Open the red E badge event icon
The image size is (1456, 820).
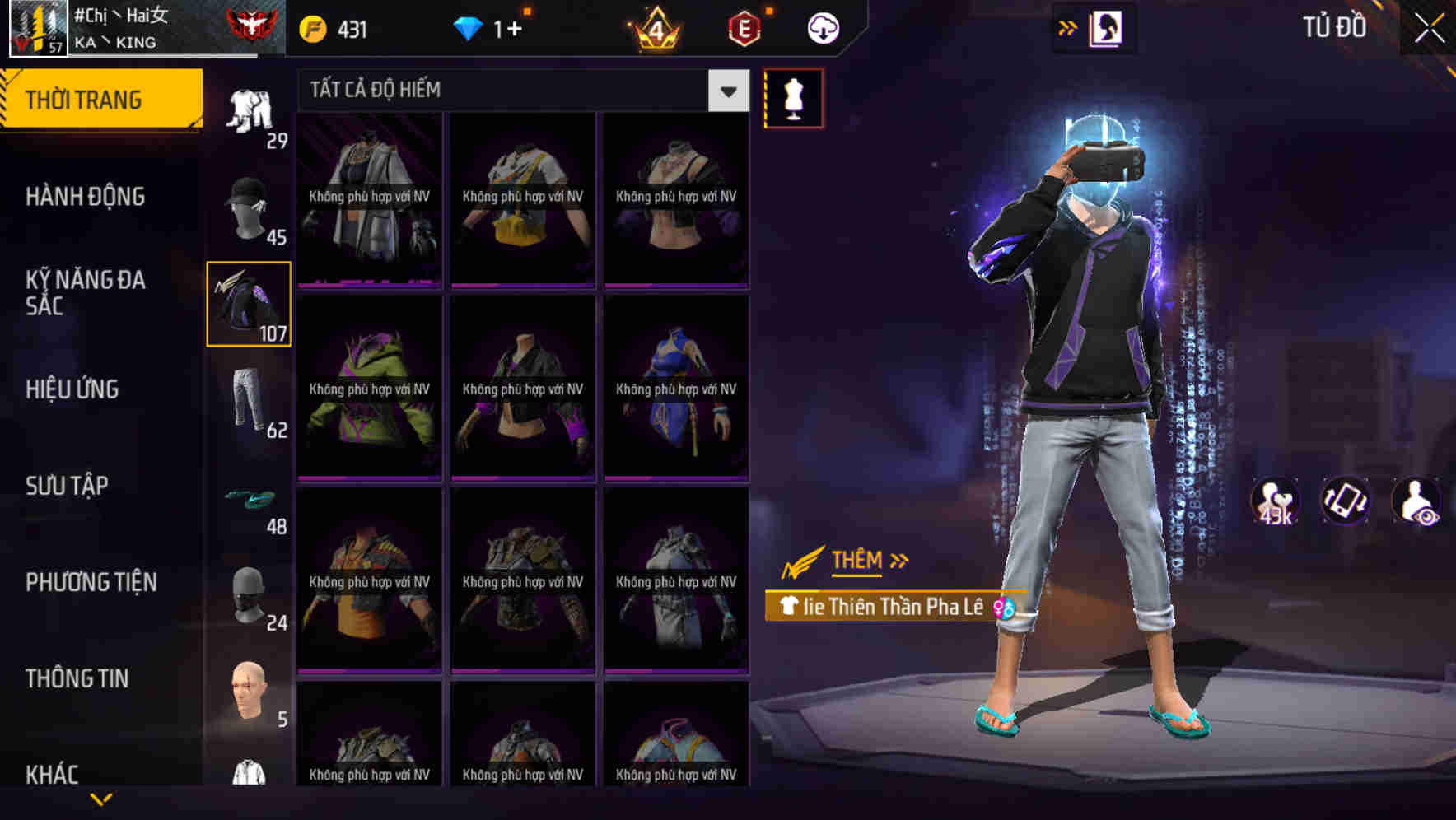pyautogui.click(x=744, y=26)
